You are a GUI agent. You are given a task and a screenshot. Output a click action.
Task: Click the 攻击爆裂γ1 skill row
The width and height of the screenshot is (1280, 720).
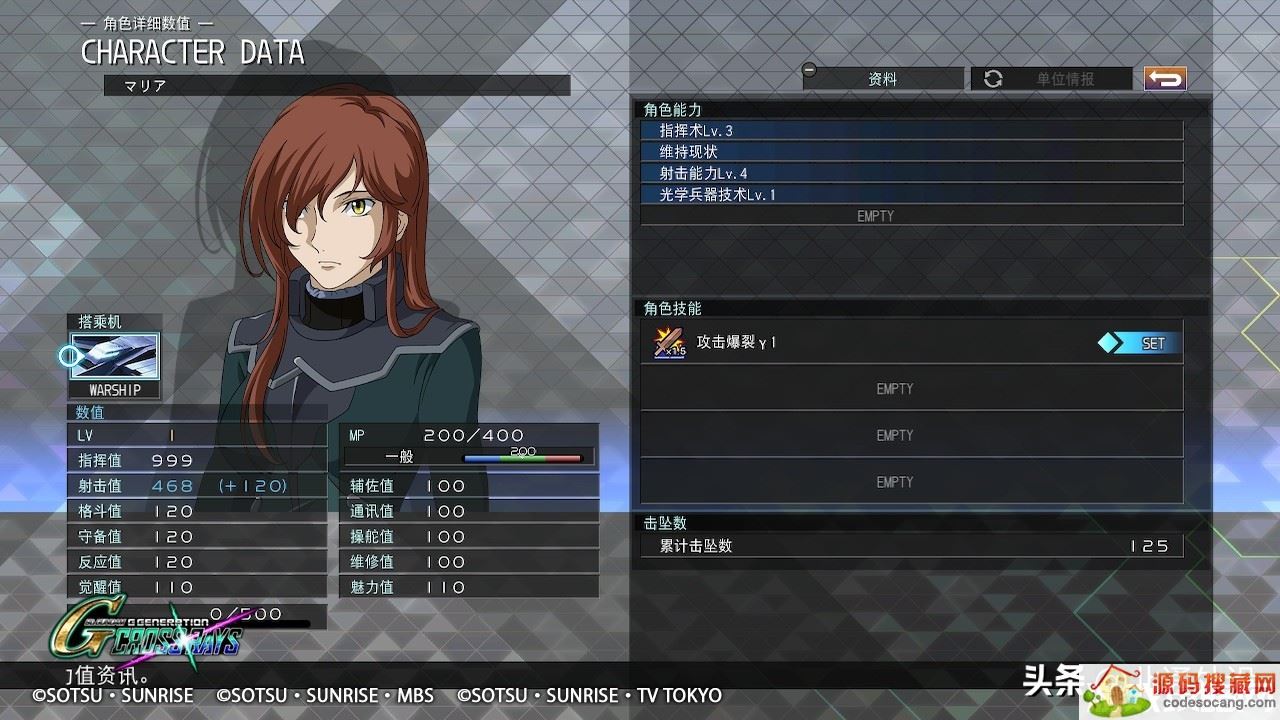(870, 343)
